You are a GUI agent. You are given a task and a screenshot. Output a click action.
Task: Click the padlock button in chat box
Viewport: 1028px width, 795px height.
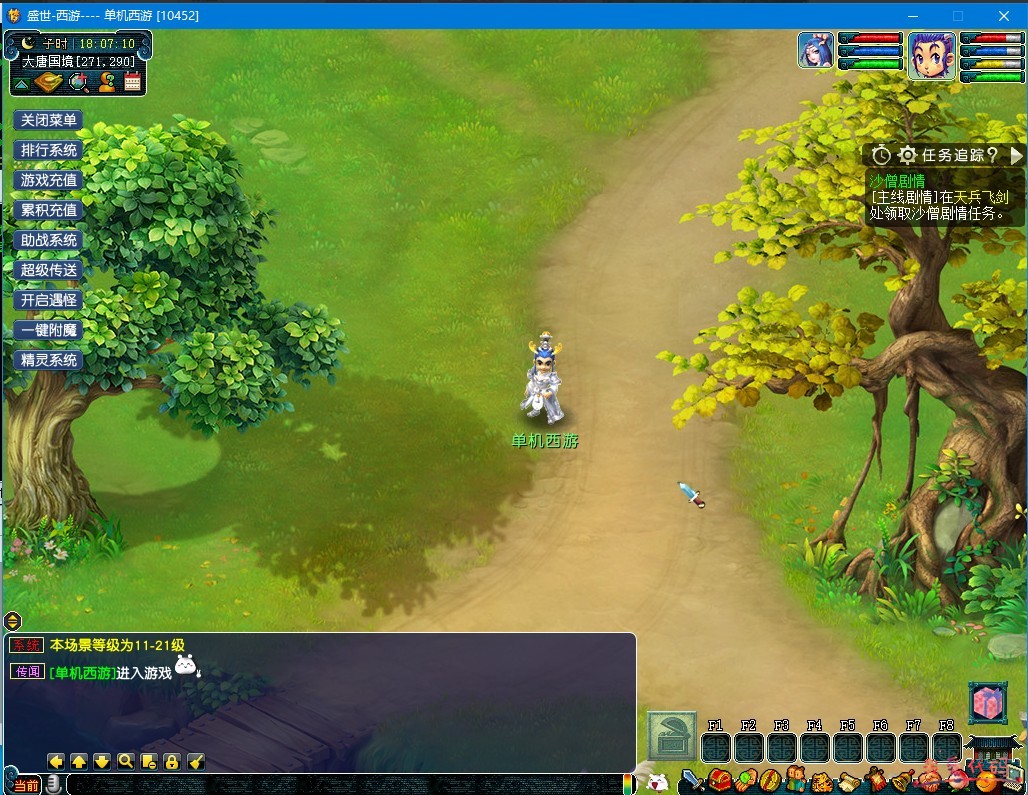[x=172, y=761]
